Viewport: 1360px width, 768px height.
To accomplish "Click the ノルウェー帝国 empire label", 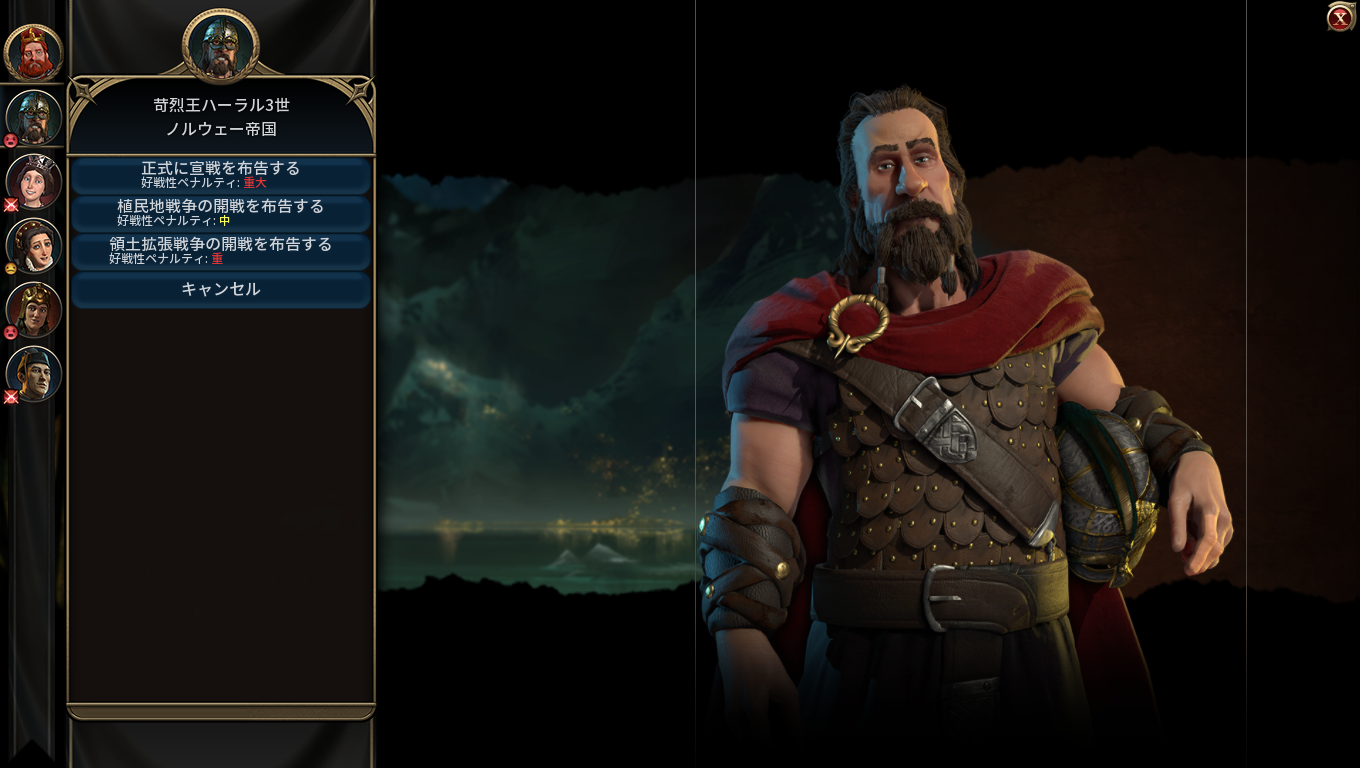I will pyautogui.click(x=220, y=131).
